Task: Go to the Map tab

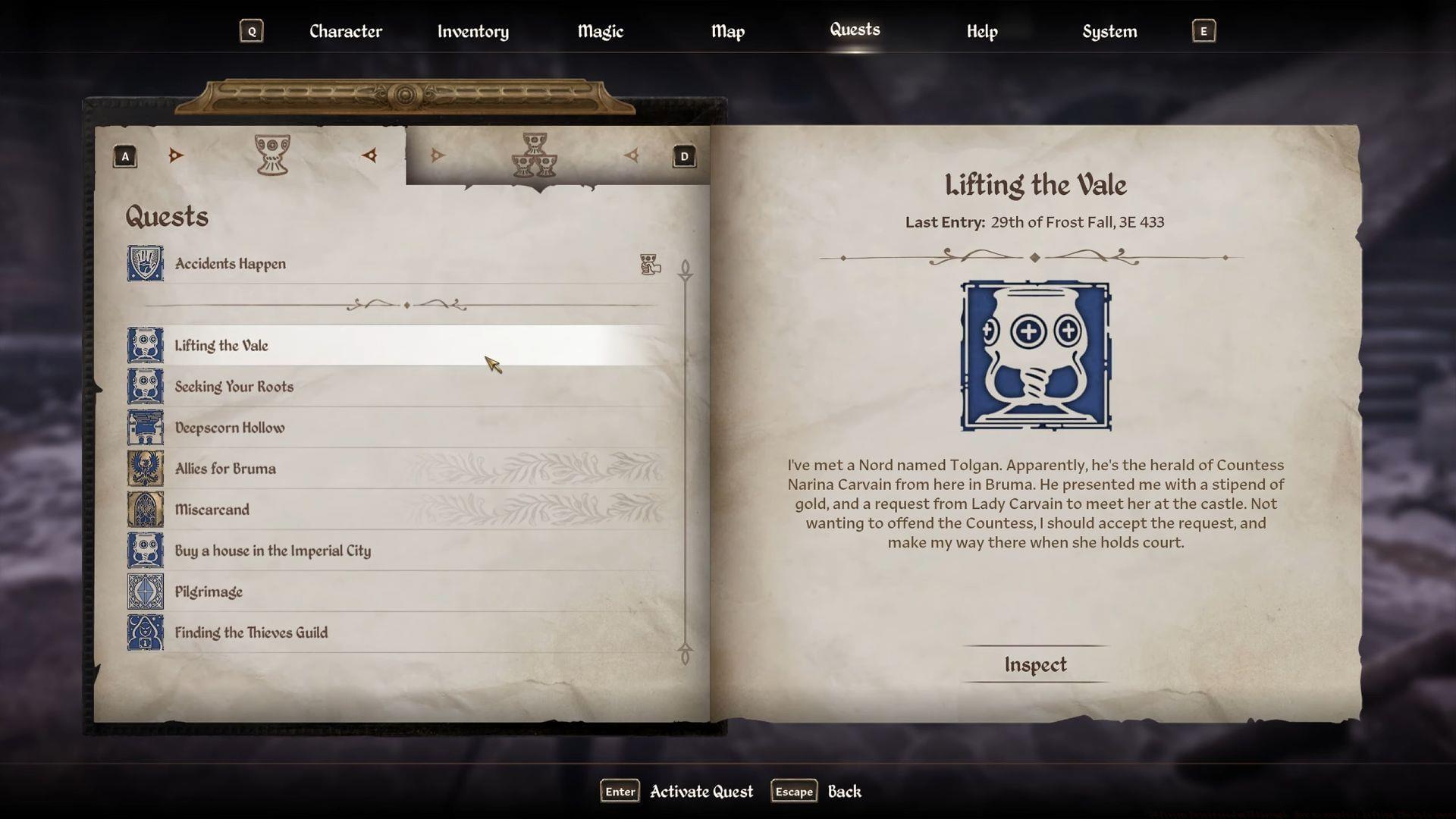Action: (x=727, y=31)
